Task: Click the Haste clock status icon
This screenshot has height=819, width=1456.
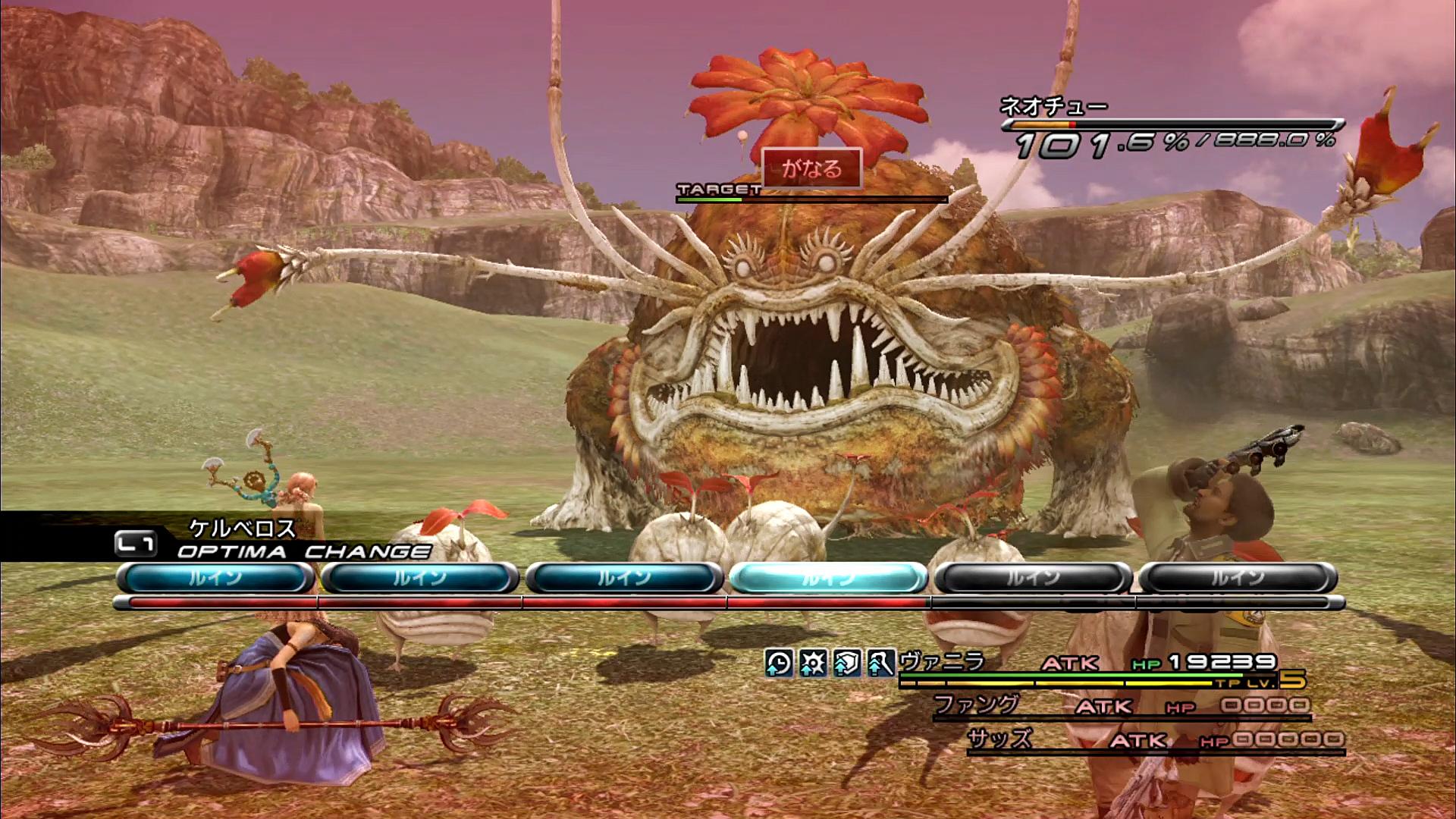Action: click(779, 663)
